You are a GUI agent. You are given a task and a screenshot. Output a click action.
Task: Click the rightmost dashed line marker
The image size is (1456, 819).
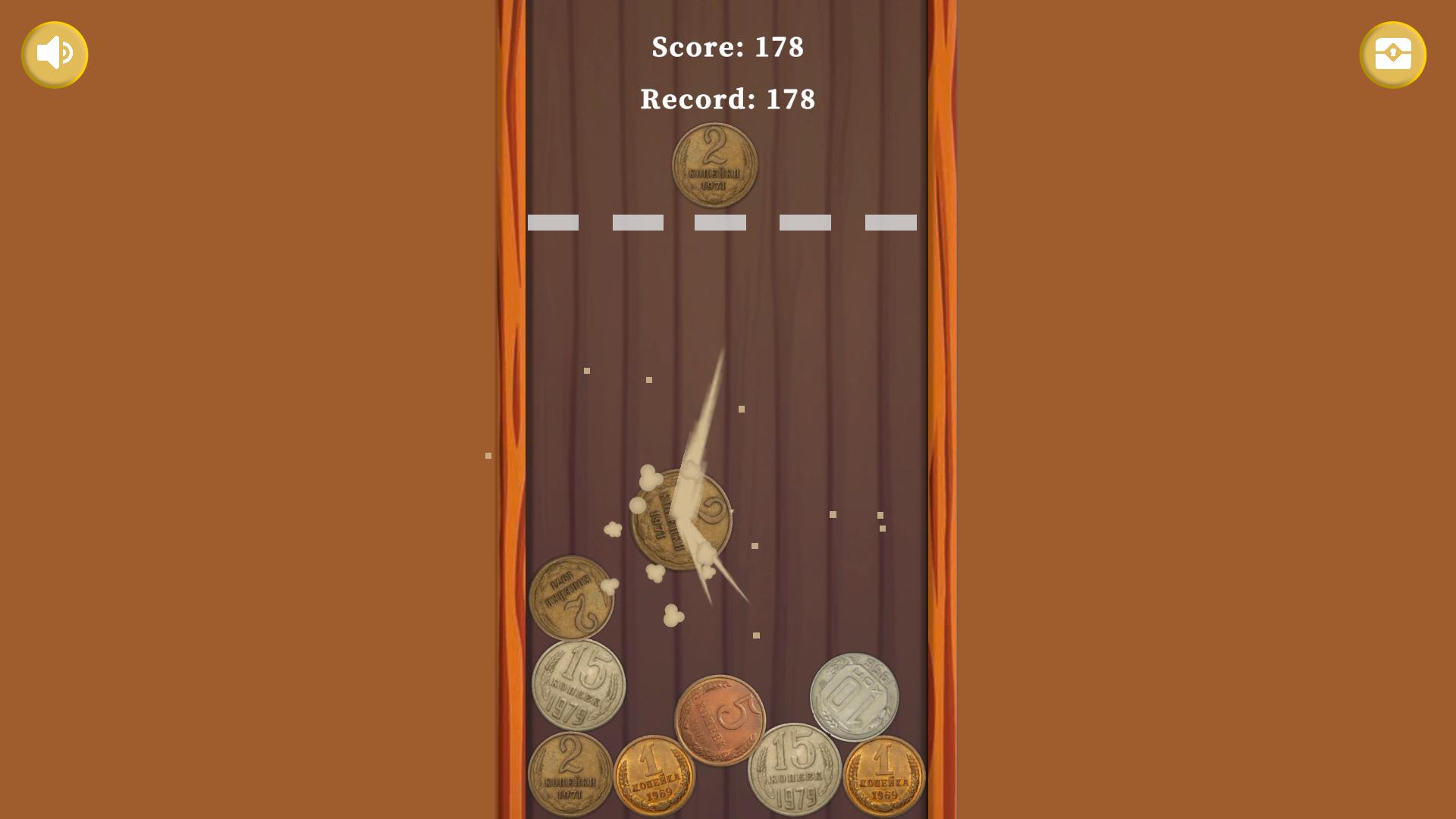pyautogui.click(x=890, y=222)
